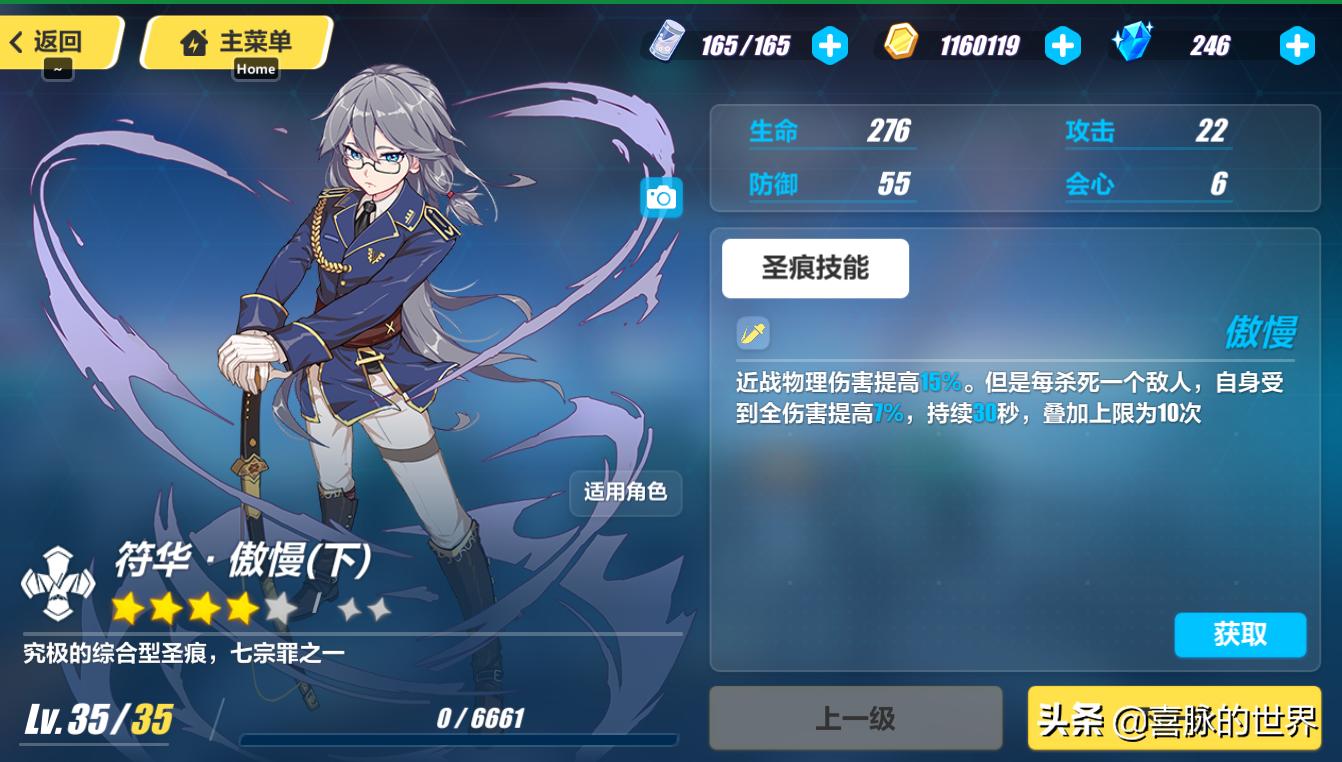Add stamina with the plus button
The height and width of the screenshot is (762, 1342).
coord(830,44)
